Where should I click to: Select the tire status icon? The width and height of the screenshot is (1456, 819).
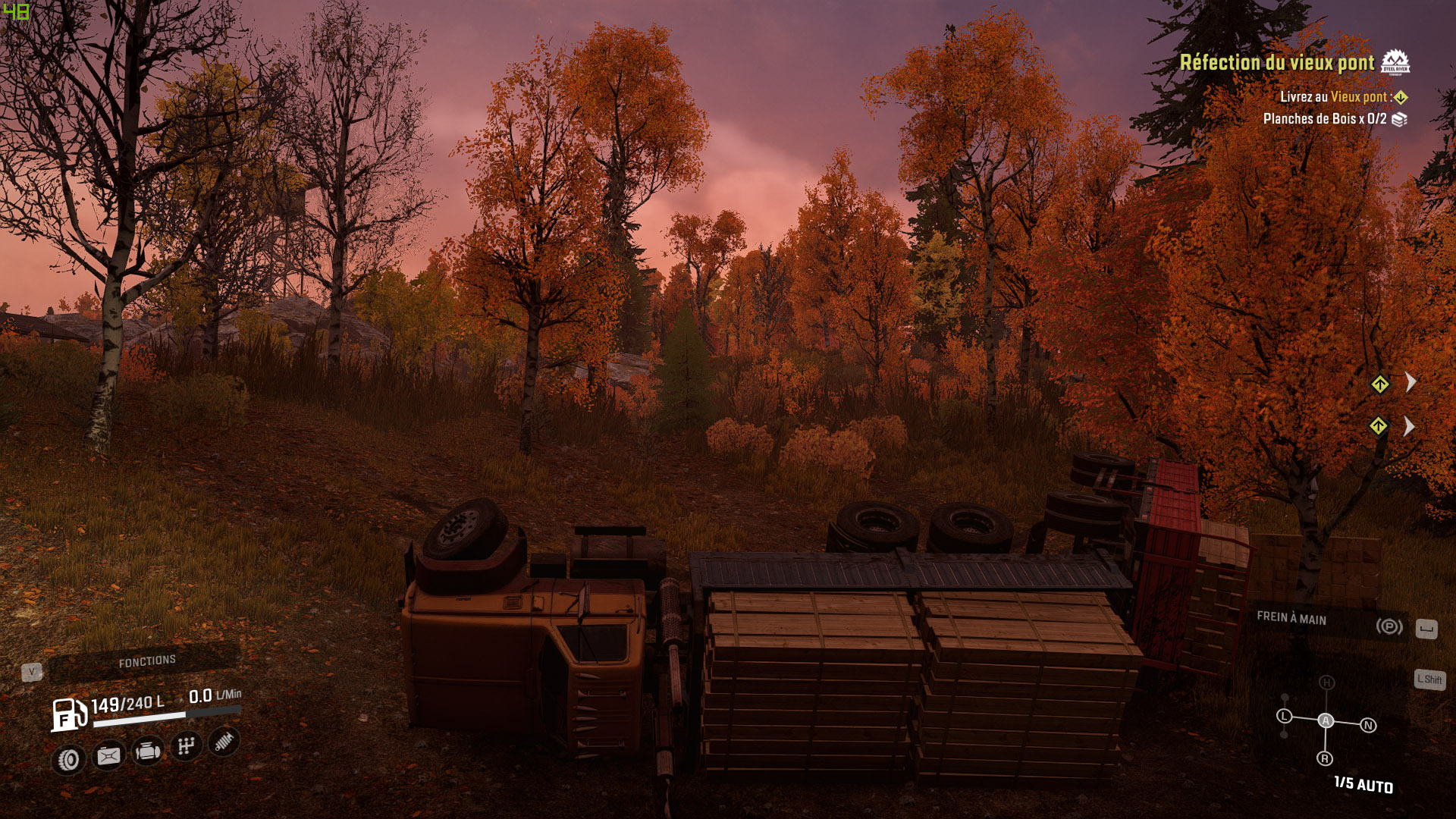(68, 759)
